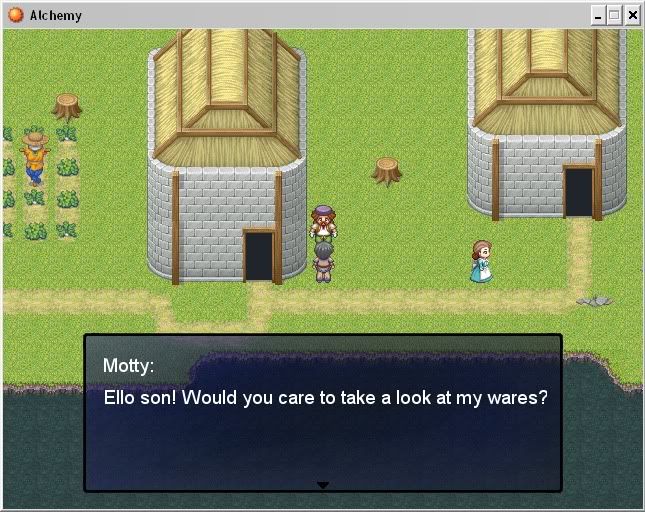This screenshot has height=512, width=645.
Task: Advance dialogue with the continue arrow
Action: [322, 485]
